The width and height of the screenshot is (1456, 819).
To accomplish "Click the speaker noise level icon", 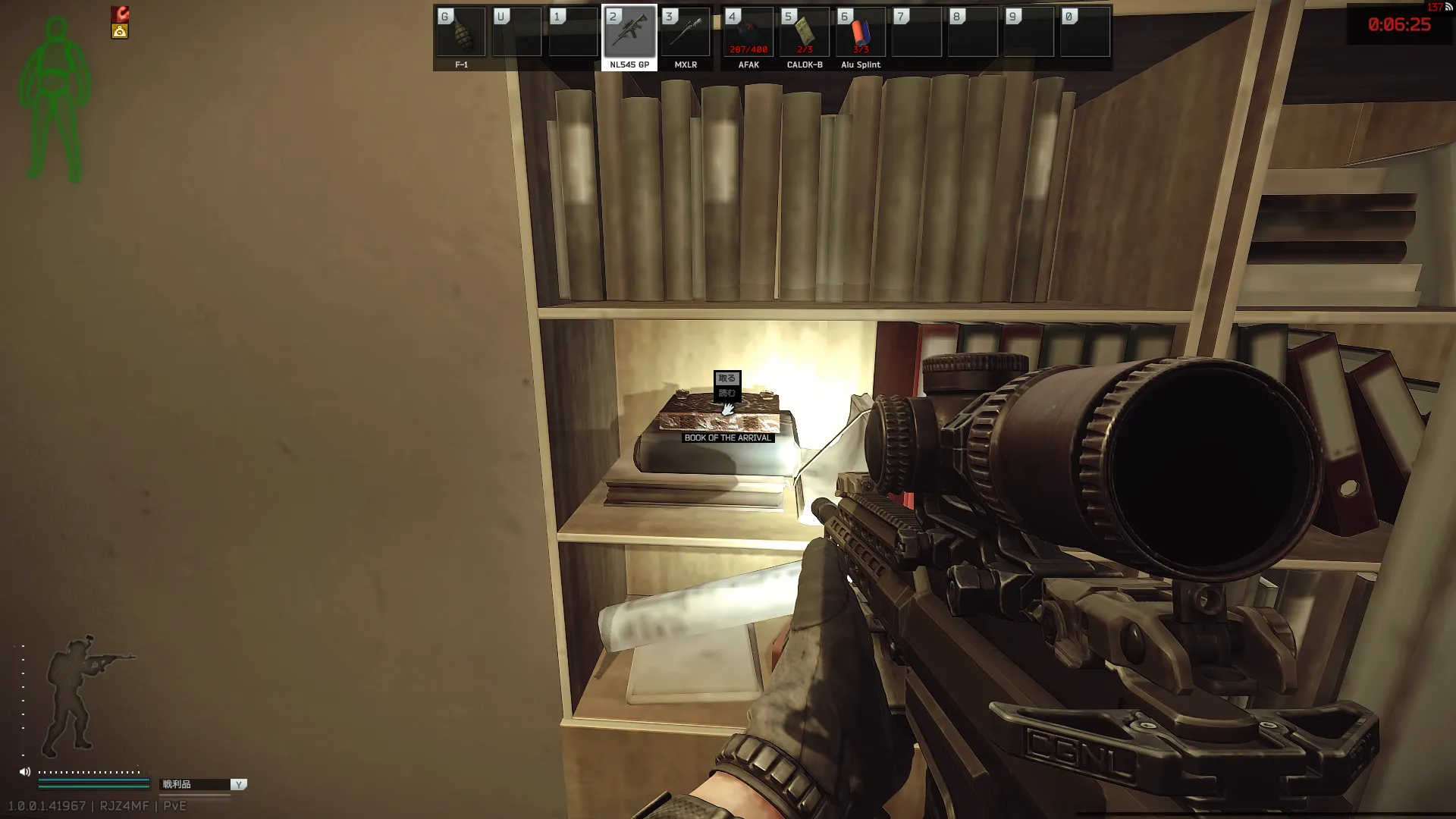I will tap(25, 772).
